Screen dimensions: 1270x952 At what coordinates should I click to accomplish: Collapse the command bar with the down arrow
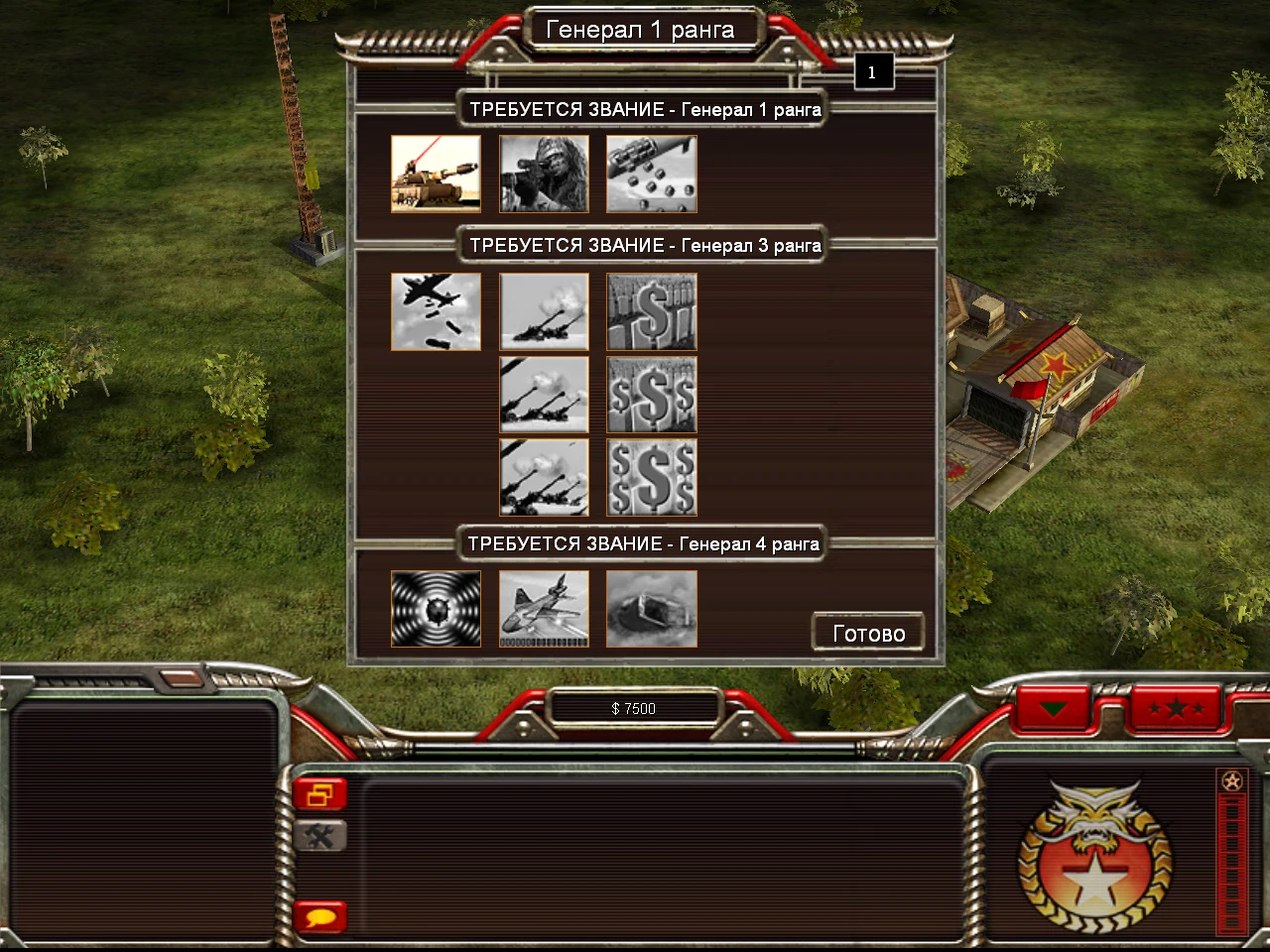click(1054, 709)
